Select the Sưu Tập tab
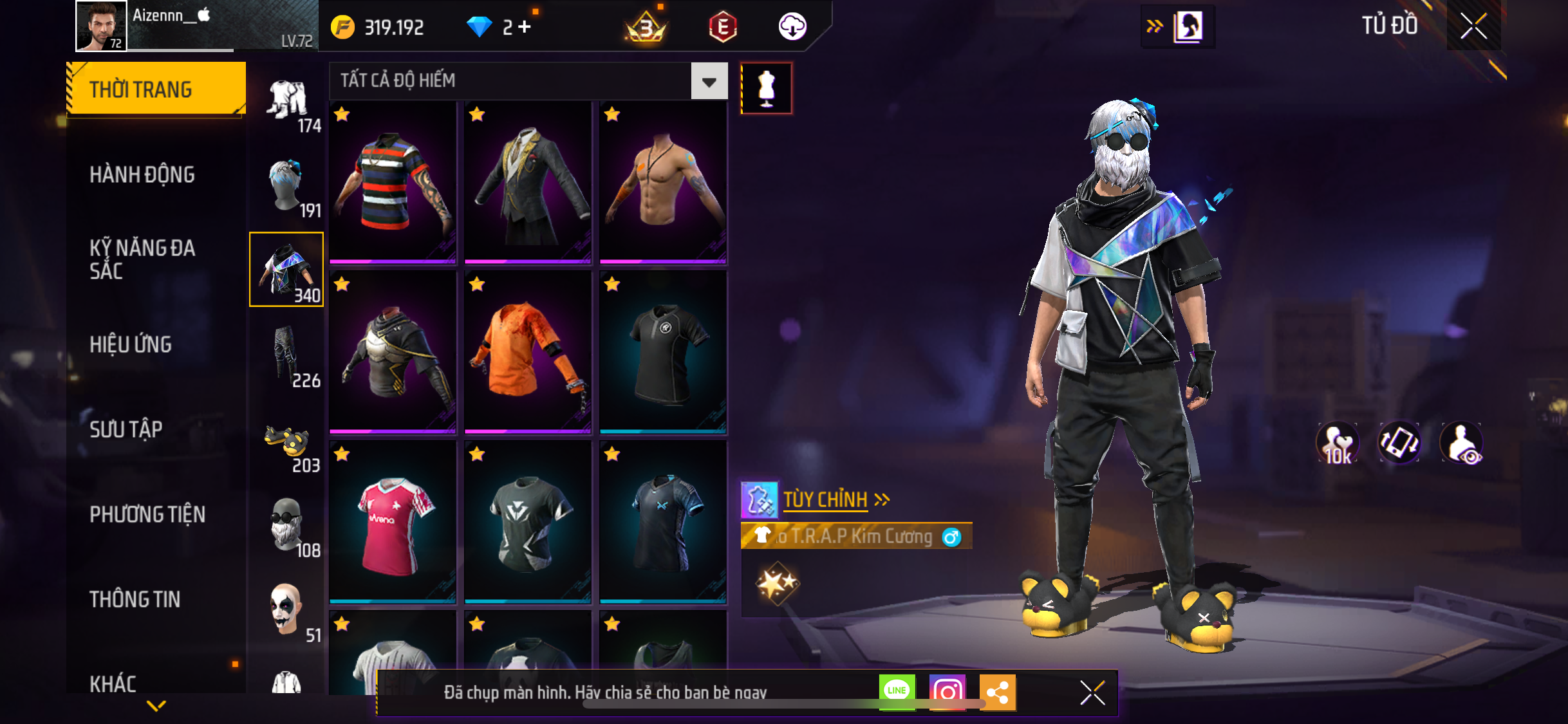This screenshot has width=1568, height=724. pos(126,429)
